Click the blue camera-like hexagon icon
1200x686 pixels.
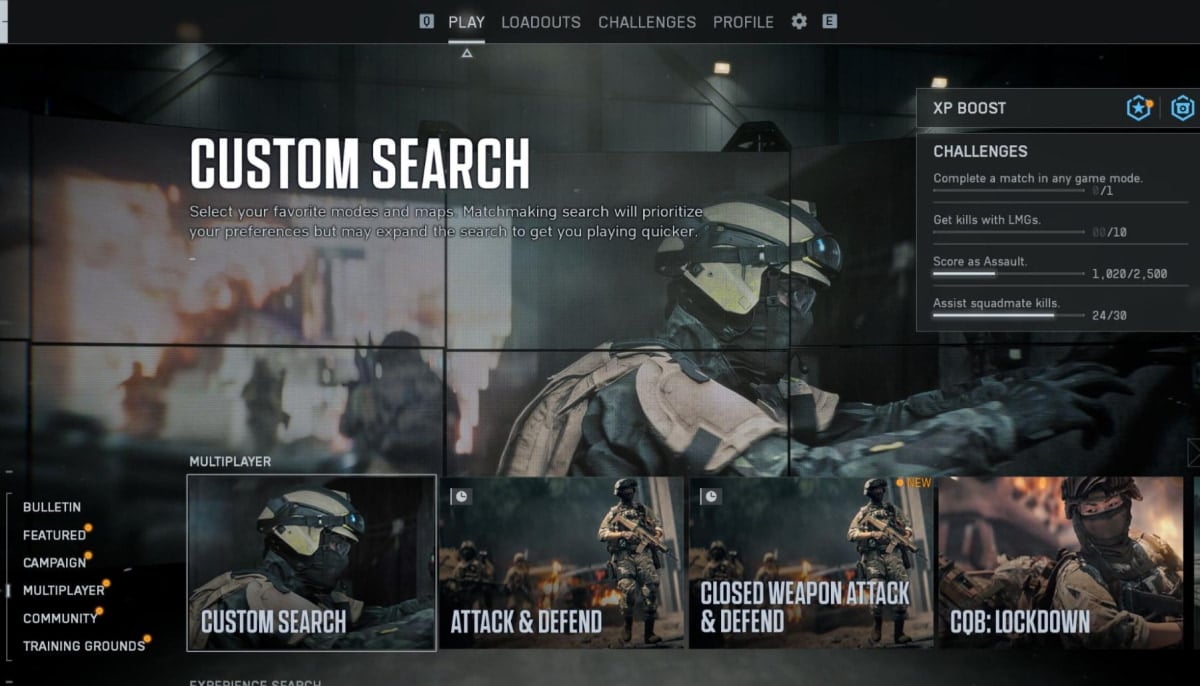(1183, 108)
